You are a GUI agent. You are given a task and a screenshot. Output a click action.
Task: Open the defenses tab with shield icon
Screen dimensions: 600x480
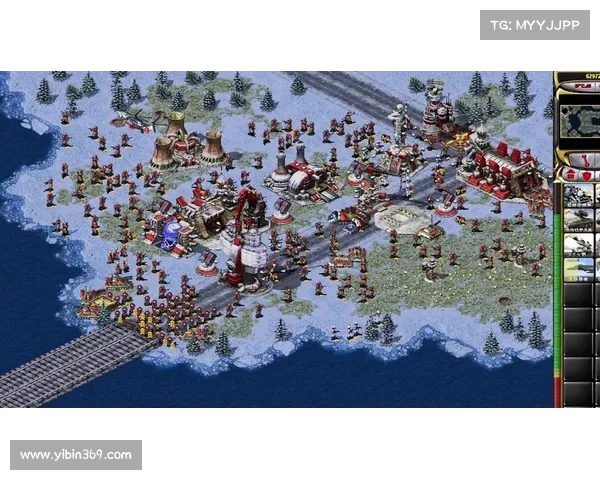coord(588,175)
